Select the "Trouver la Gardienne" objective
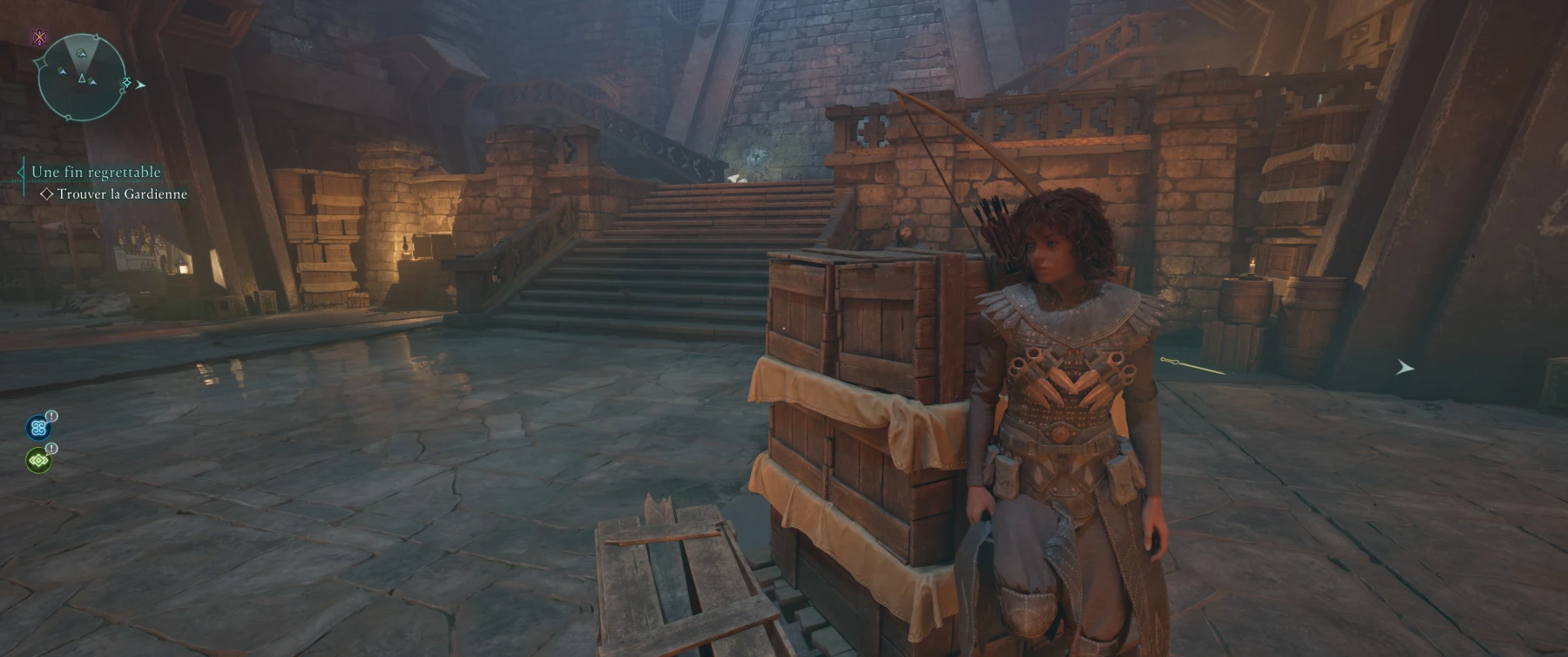This screenshot has width=1568, height=657. 121,194
